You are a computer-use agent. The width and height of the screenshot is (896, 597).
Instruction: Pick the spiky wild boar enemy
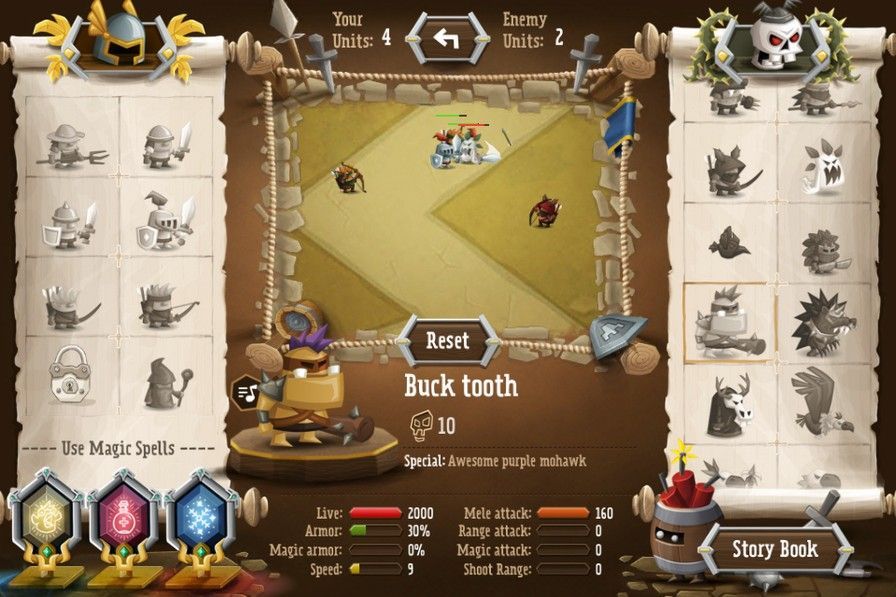coord(824,322)
